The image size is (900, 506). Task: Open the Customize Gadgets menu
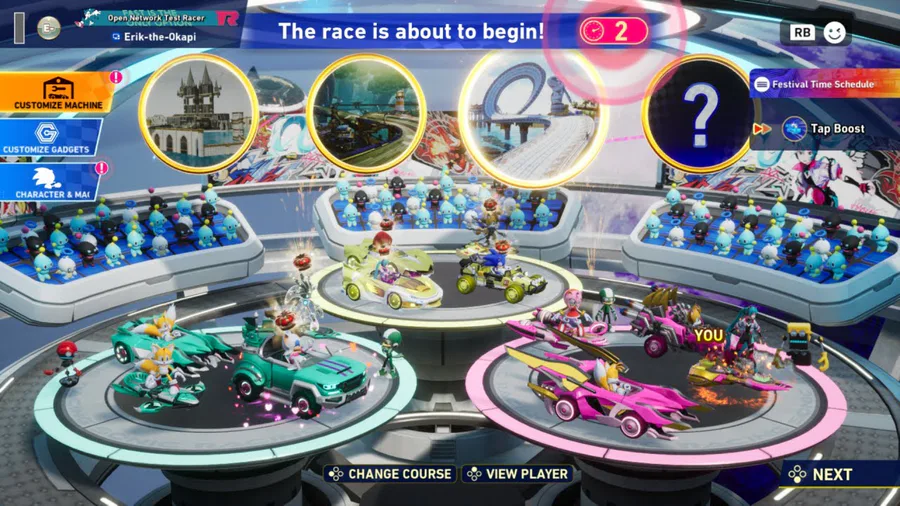pos(50,138)
